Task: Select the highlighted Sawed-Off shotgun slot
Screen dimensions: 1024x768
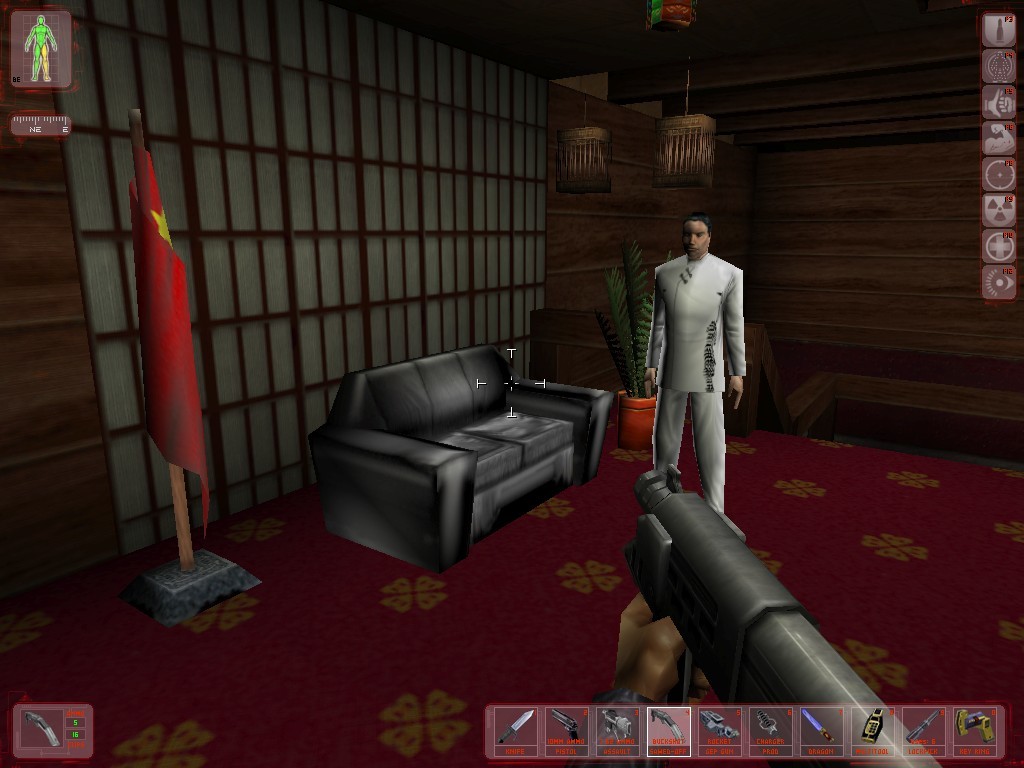Action: [669, 731]
